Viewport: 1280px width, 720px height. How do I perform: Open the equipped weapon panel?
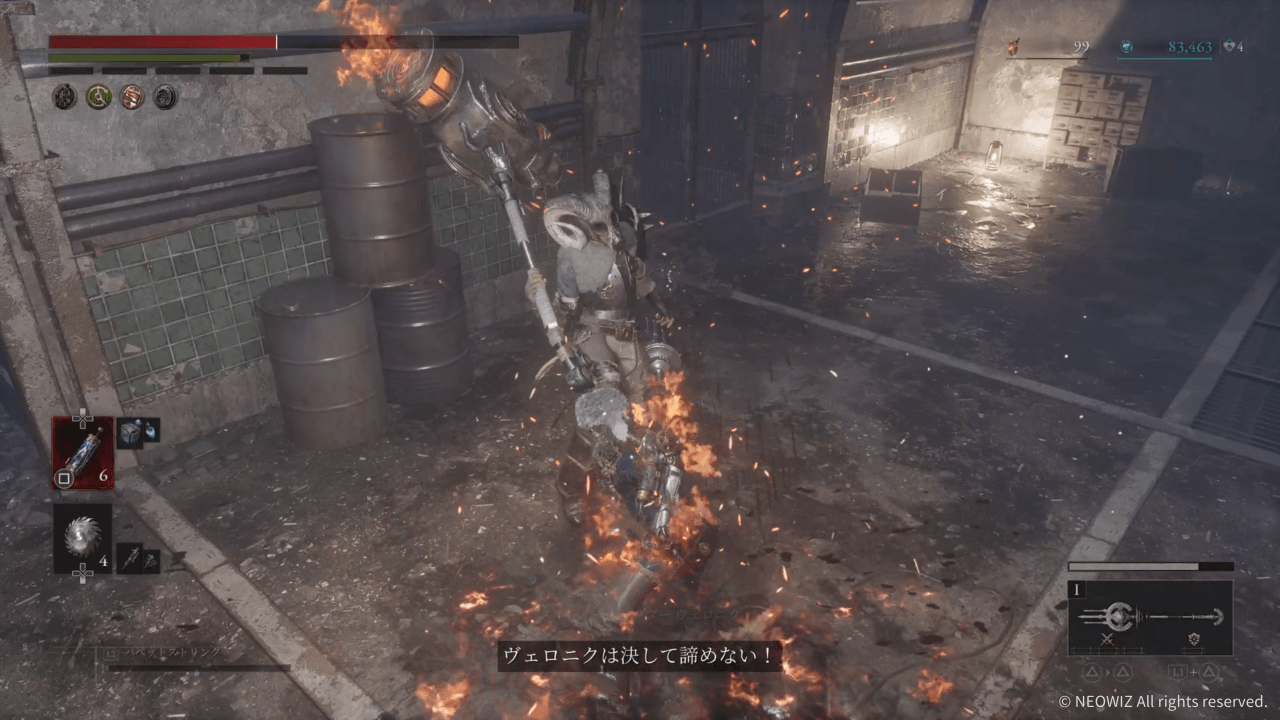click(x=1150, y=617)
